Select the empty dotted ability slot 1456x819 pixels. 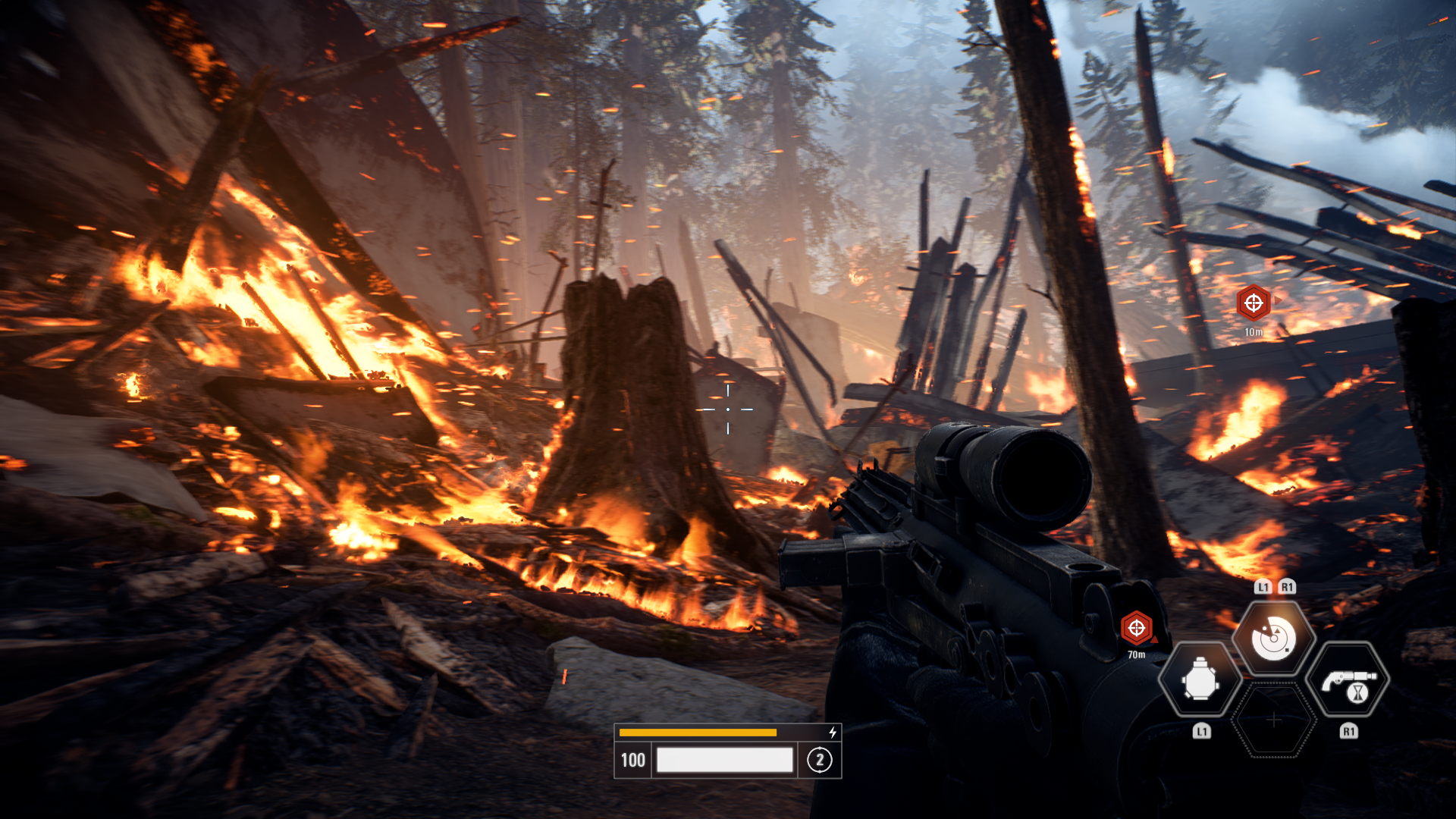coord(1274,720)
